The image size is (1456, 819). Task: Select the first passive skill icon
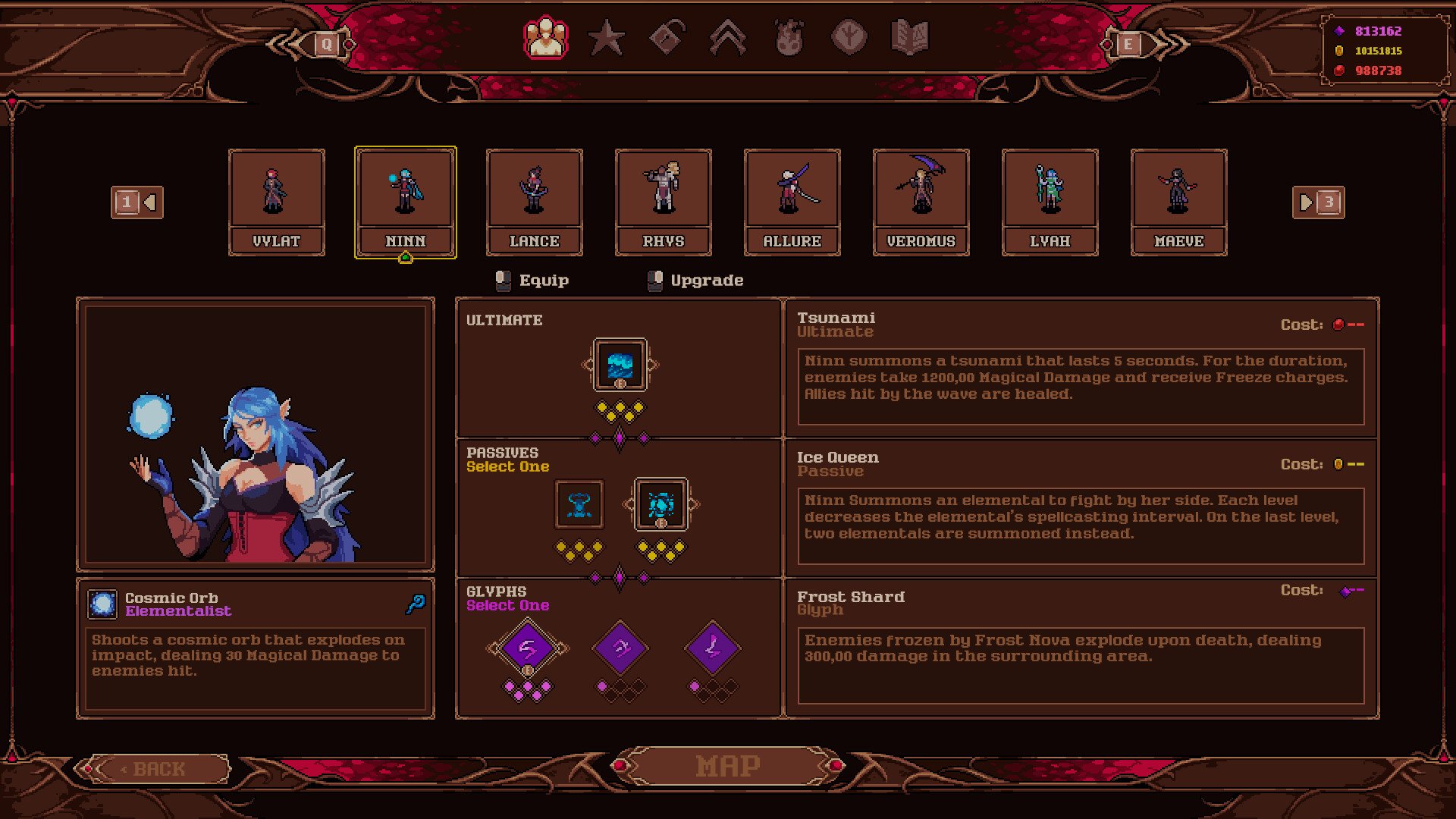[579, 504]
